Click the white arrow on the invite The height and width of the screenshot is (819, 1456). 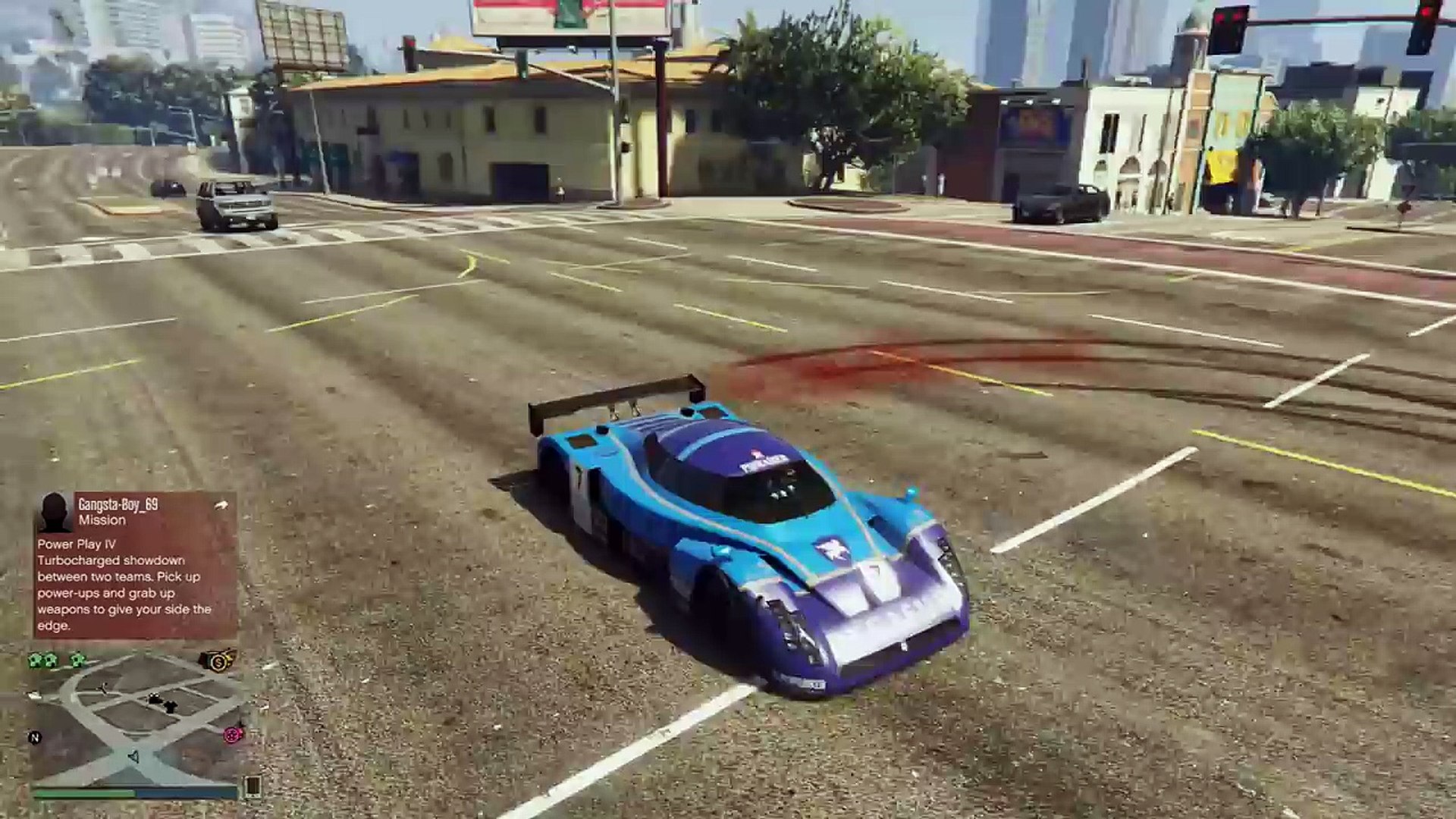click(x=221, y=504)
